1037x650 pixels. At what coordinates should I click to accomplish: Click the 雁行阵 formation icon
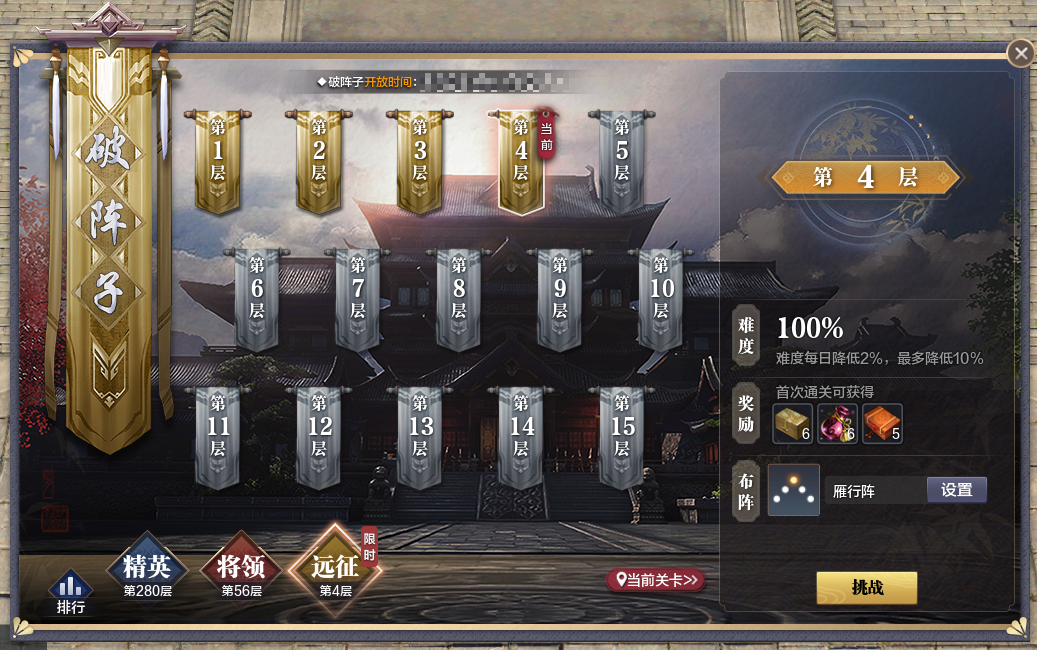click(794, 490)
